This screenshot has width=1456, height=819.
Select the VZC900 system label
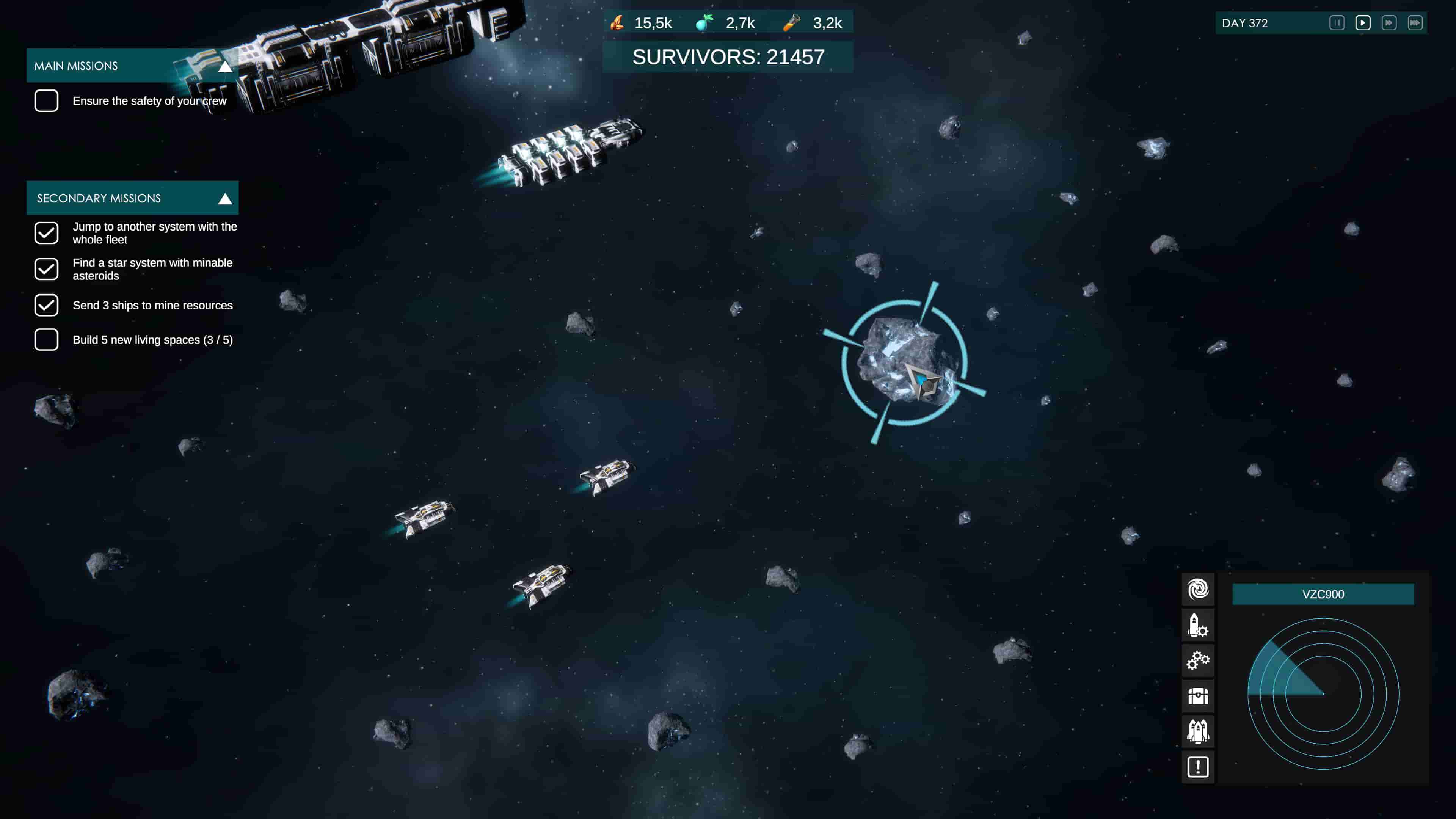pos(1322,594)
